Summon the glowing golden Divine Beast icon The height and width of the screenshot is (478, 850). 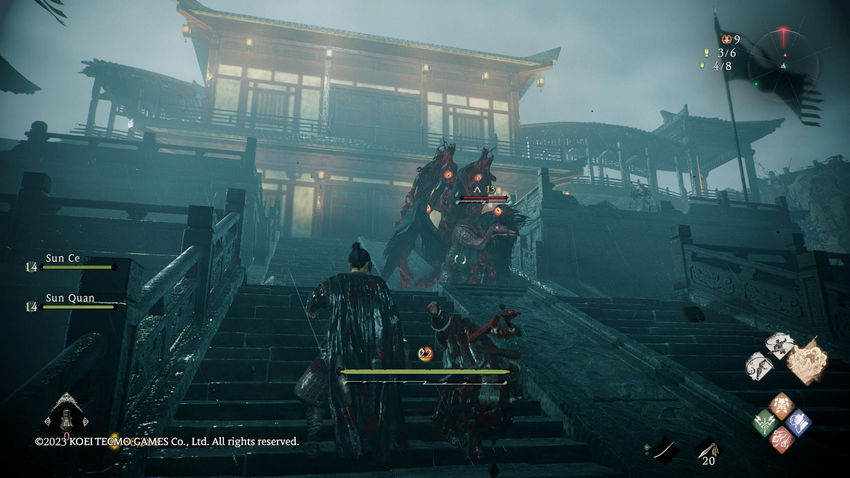(807, 361)
